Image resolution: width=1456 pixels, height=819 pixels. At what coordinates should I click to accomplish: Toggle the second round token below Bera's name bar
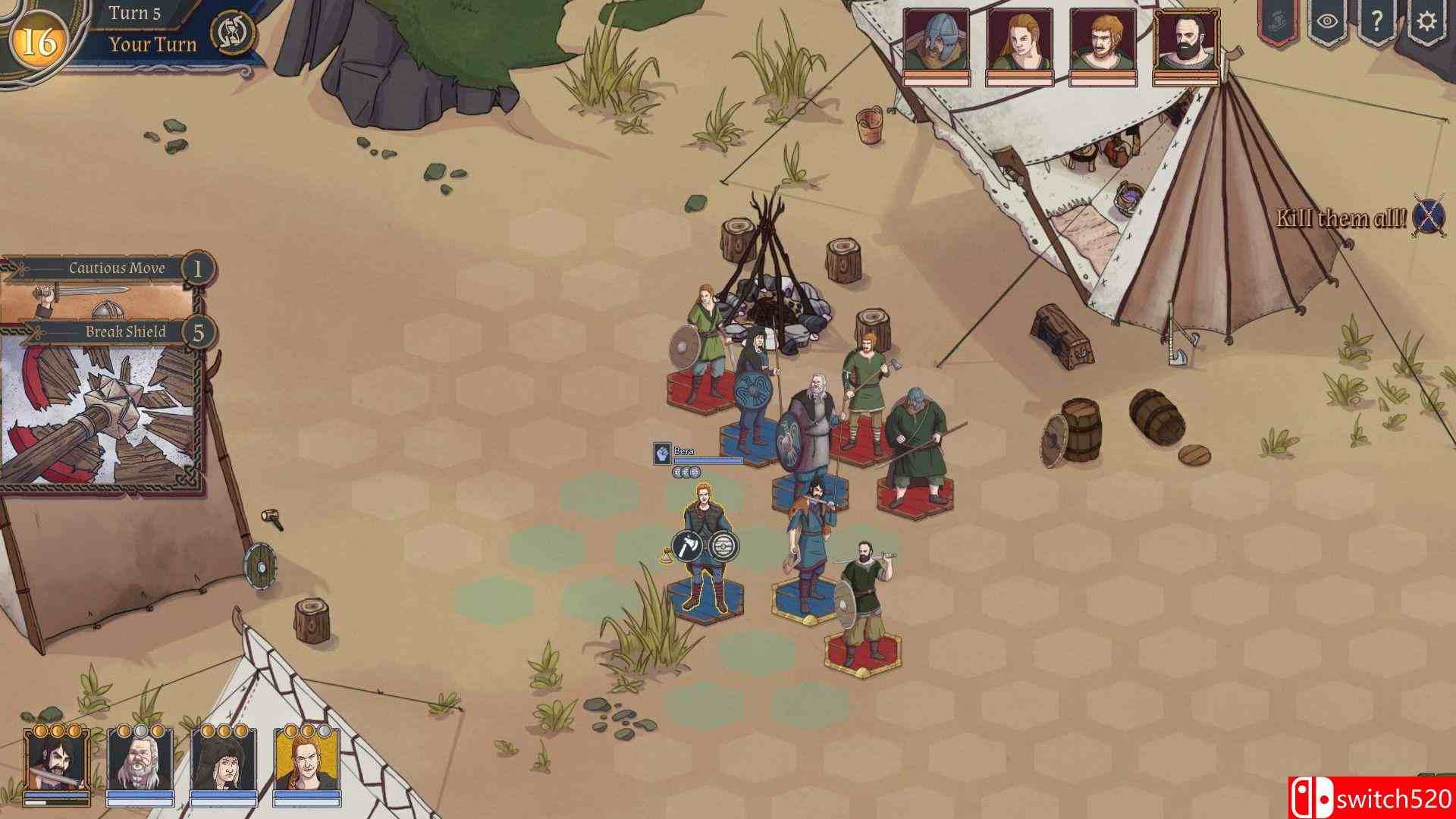(x=686, y=472)
